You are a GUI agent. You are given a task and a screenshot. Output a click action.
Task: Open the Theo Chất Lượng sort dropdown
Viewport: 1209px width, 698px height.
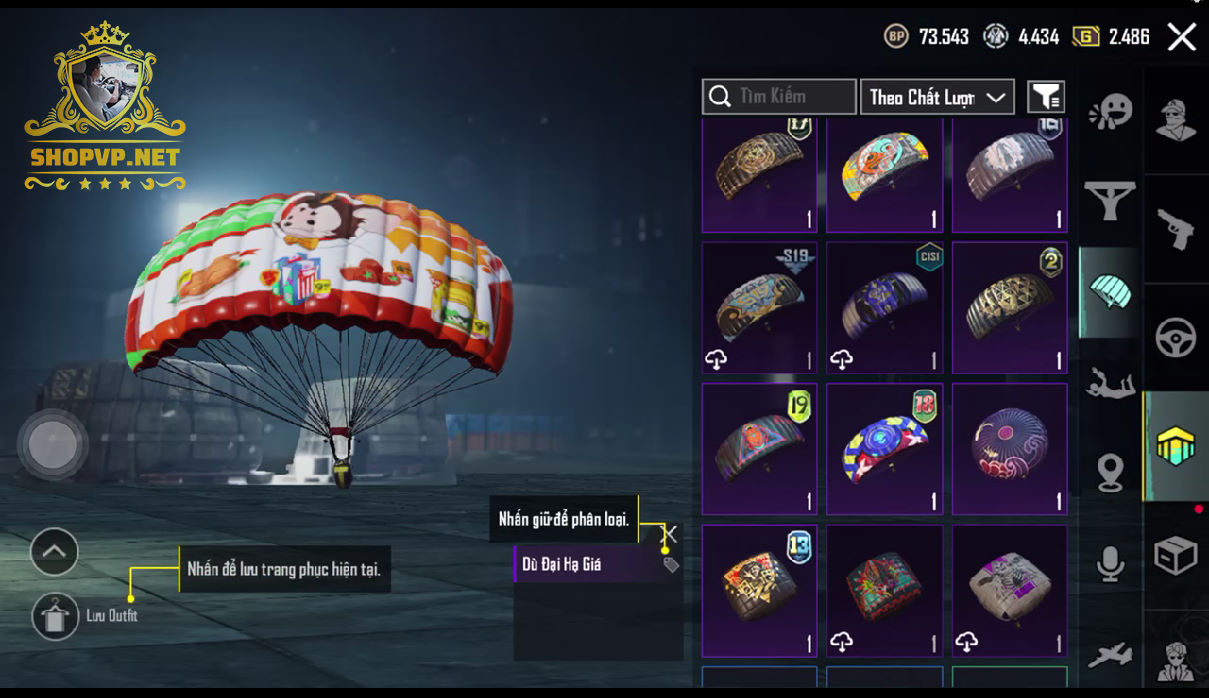tap(936, 97)
